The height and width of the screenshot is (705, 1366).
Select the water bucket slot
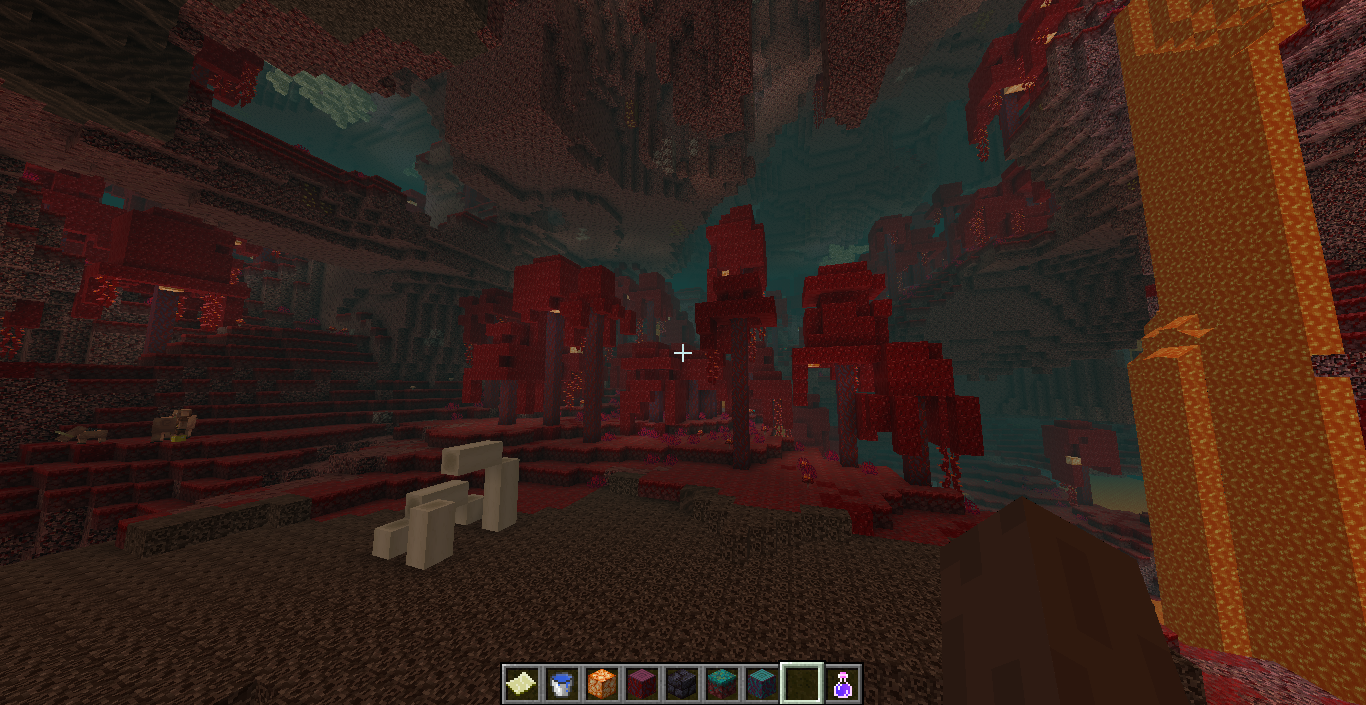pyautogui.click(x=562, y=684)
